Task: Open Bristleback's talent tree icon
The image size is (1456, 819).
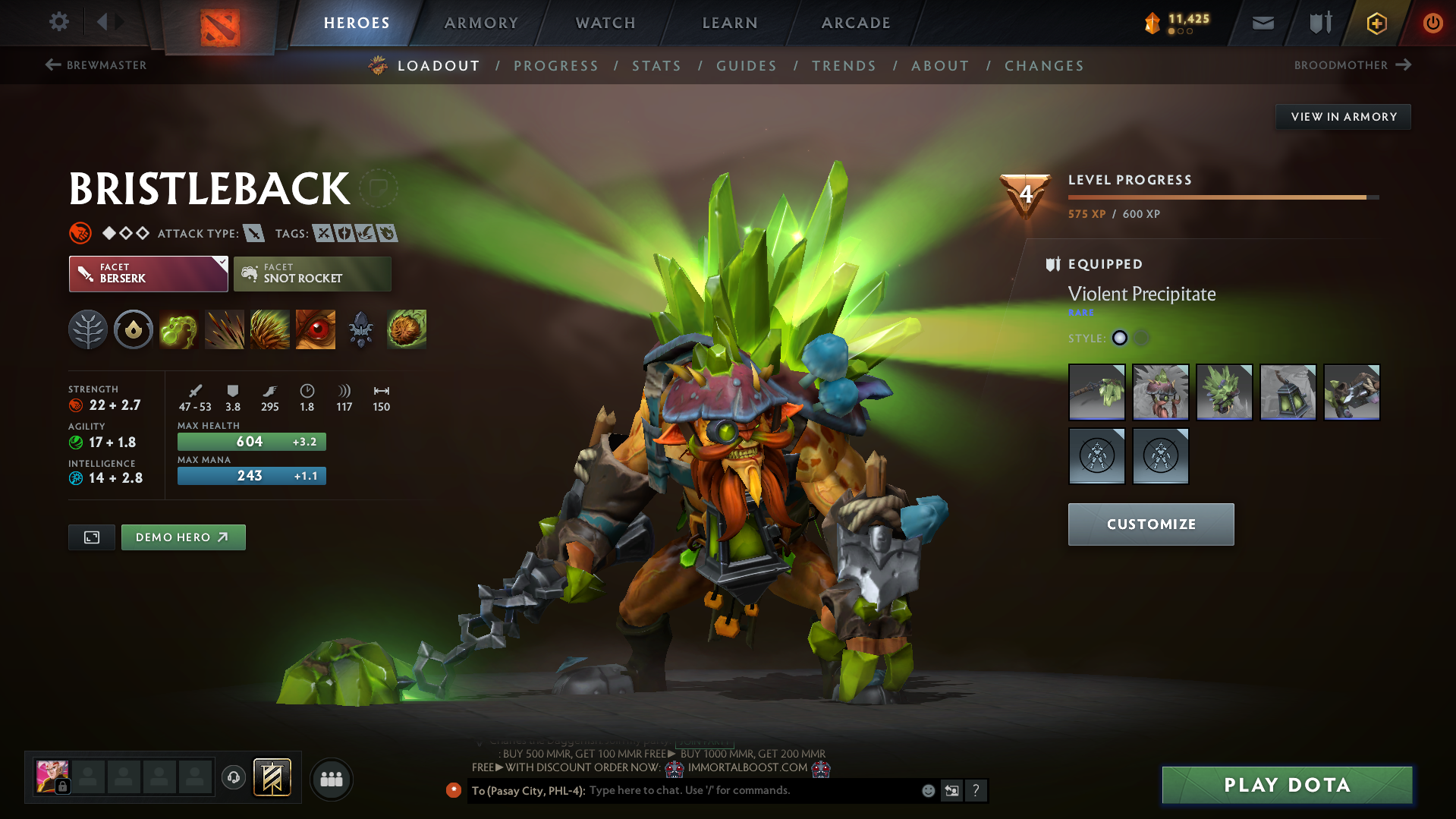Action: [x=87, y=329]
